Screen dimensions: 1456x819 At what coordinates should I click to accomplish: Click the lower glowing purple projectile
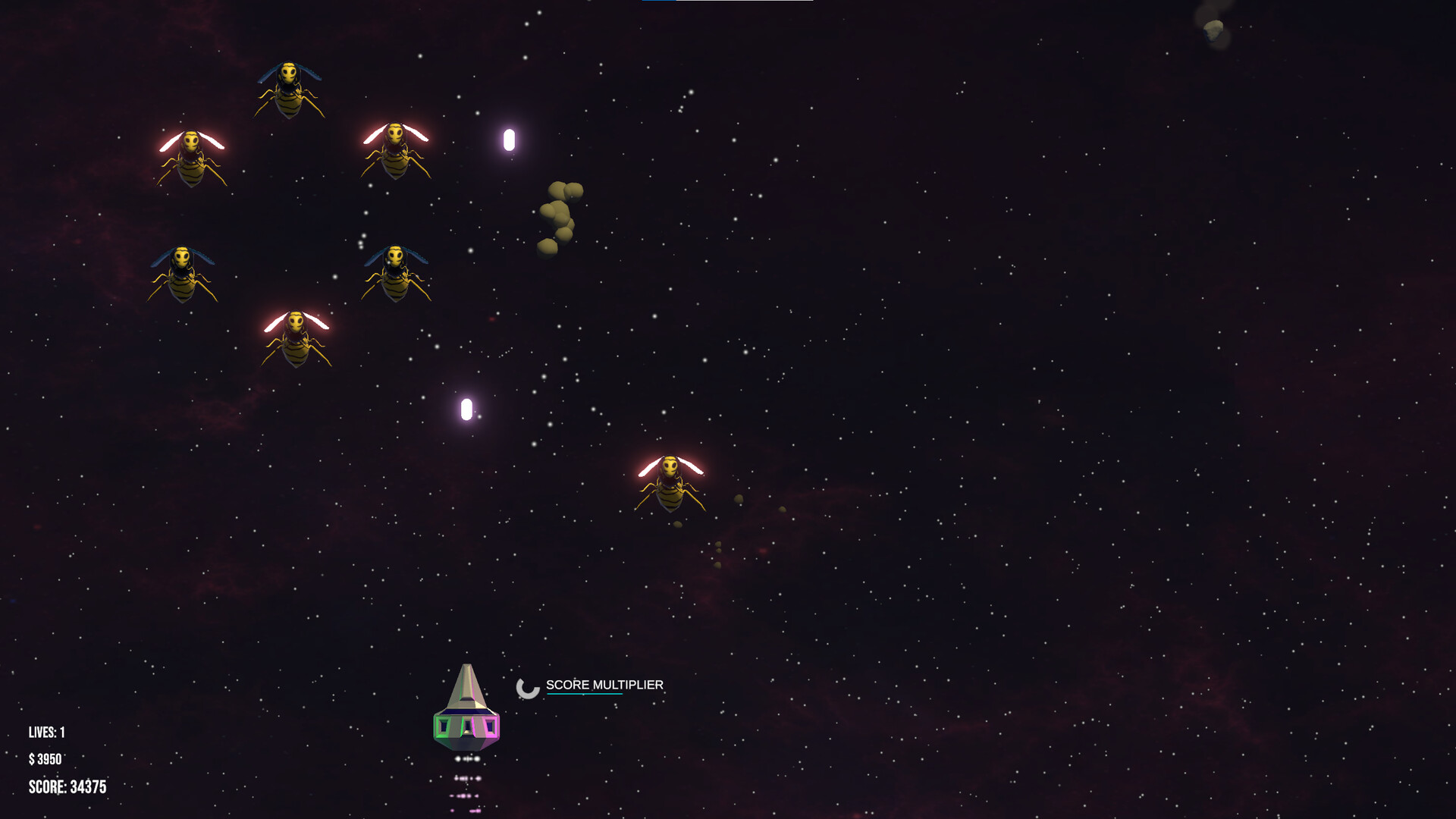click(x=465, y=409)
